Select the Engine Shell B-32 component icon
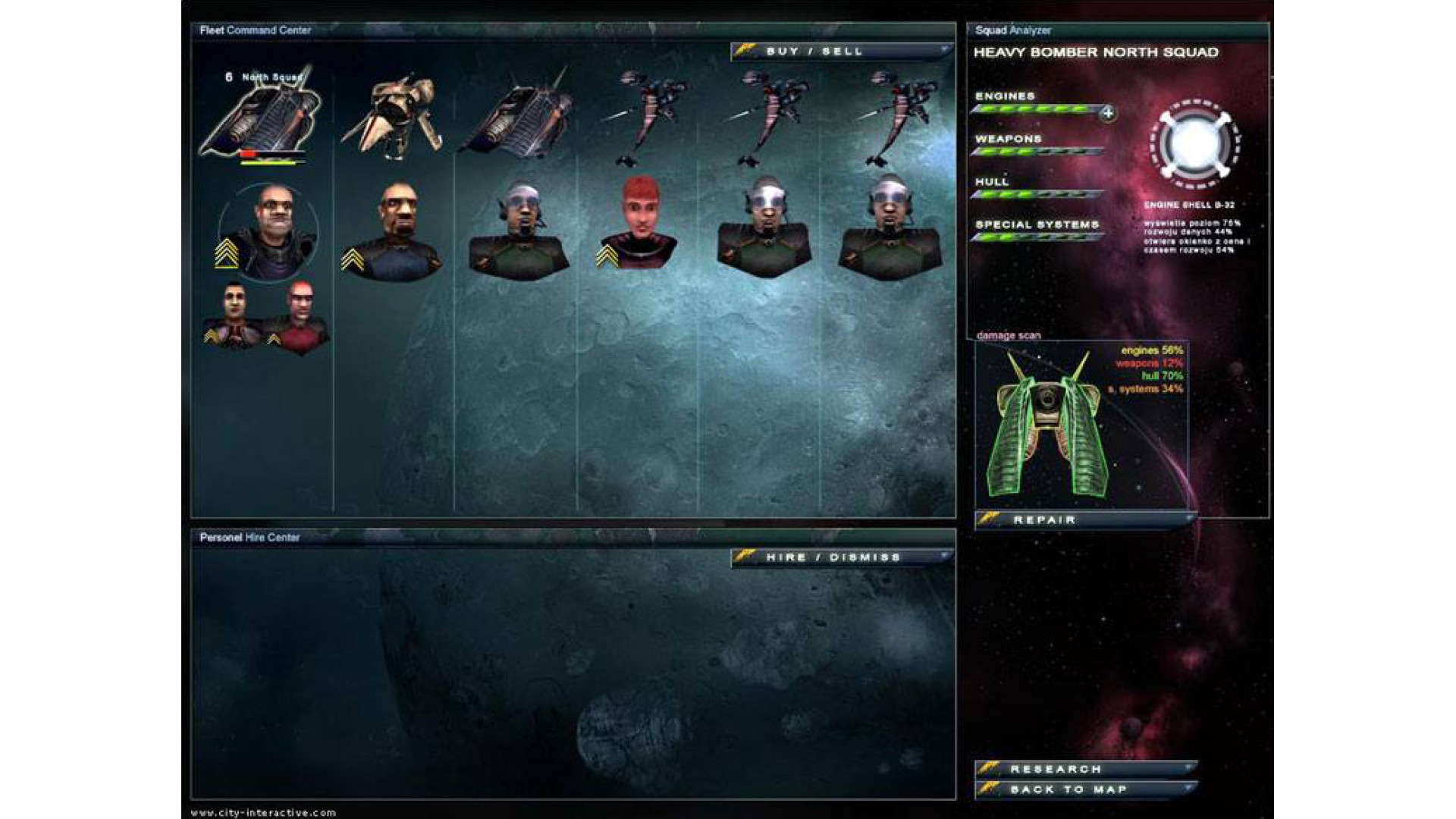Screen dimensions: 1456x819 pos(1194,144)
